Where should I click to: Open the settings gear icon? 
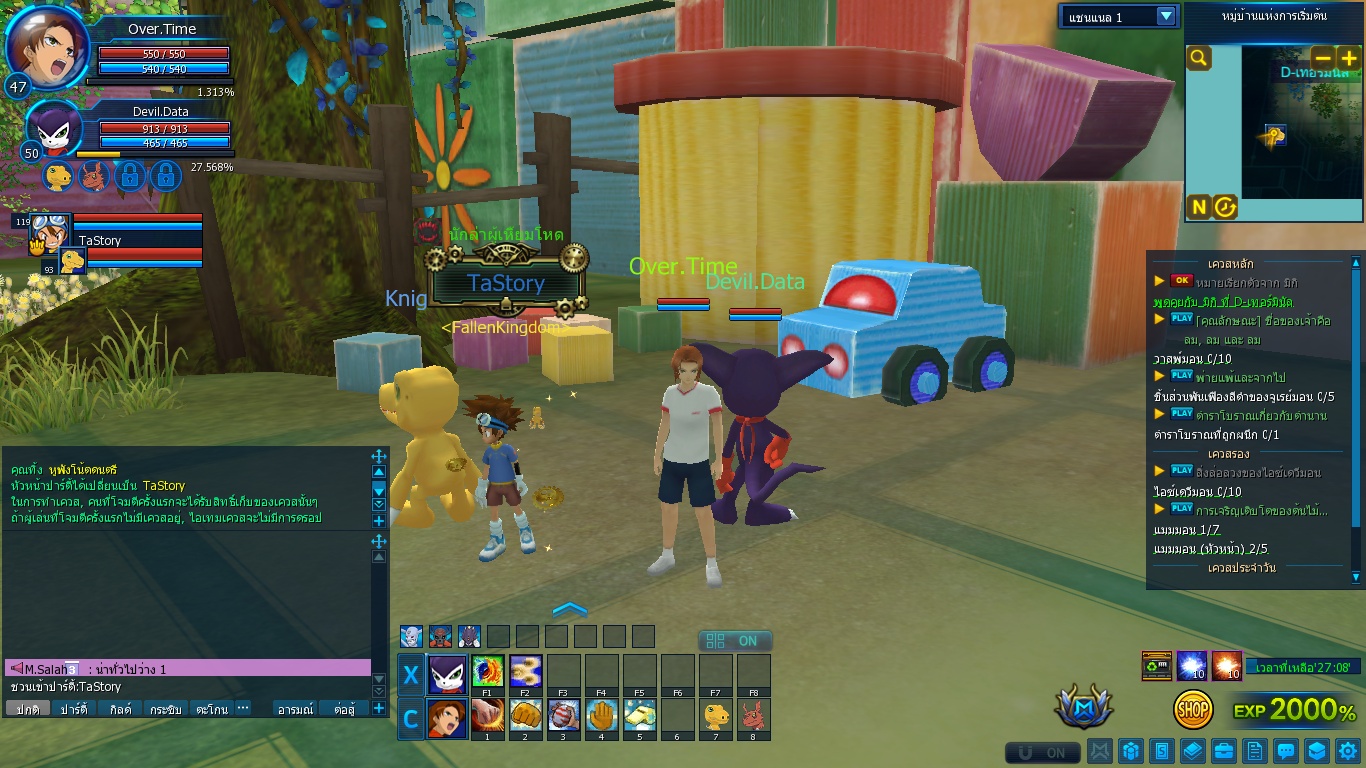[1347, 751]
